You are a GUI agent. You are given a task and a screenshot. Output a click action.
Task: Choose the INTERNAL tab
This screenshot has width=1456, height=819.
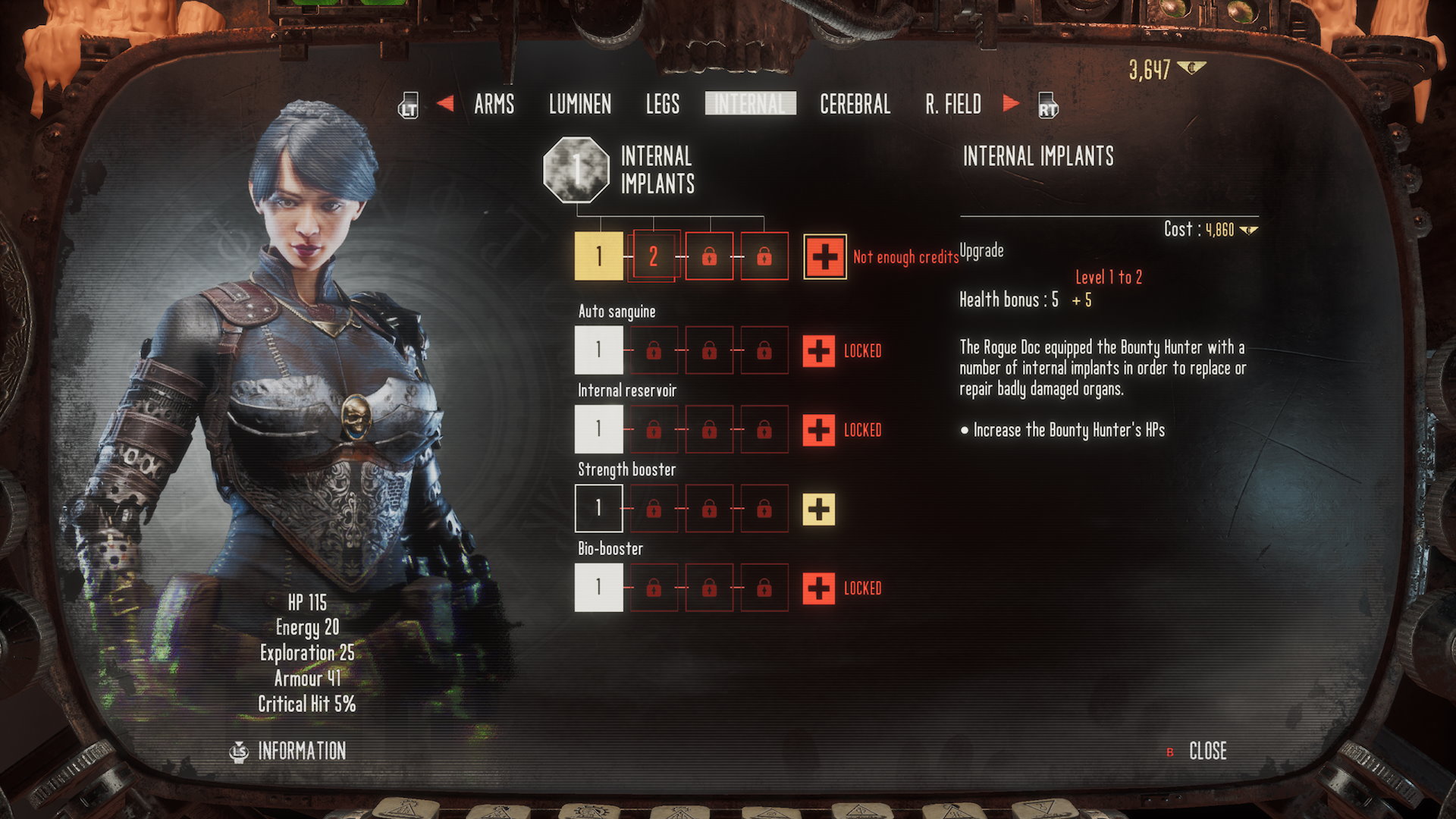tap(750, 104)
